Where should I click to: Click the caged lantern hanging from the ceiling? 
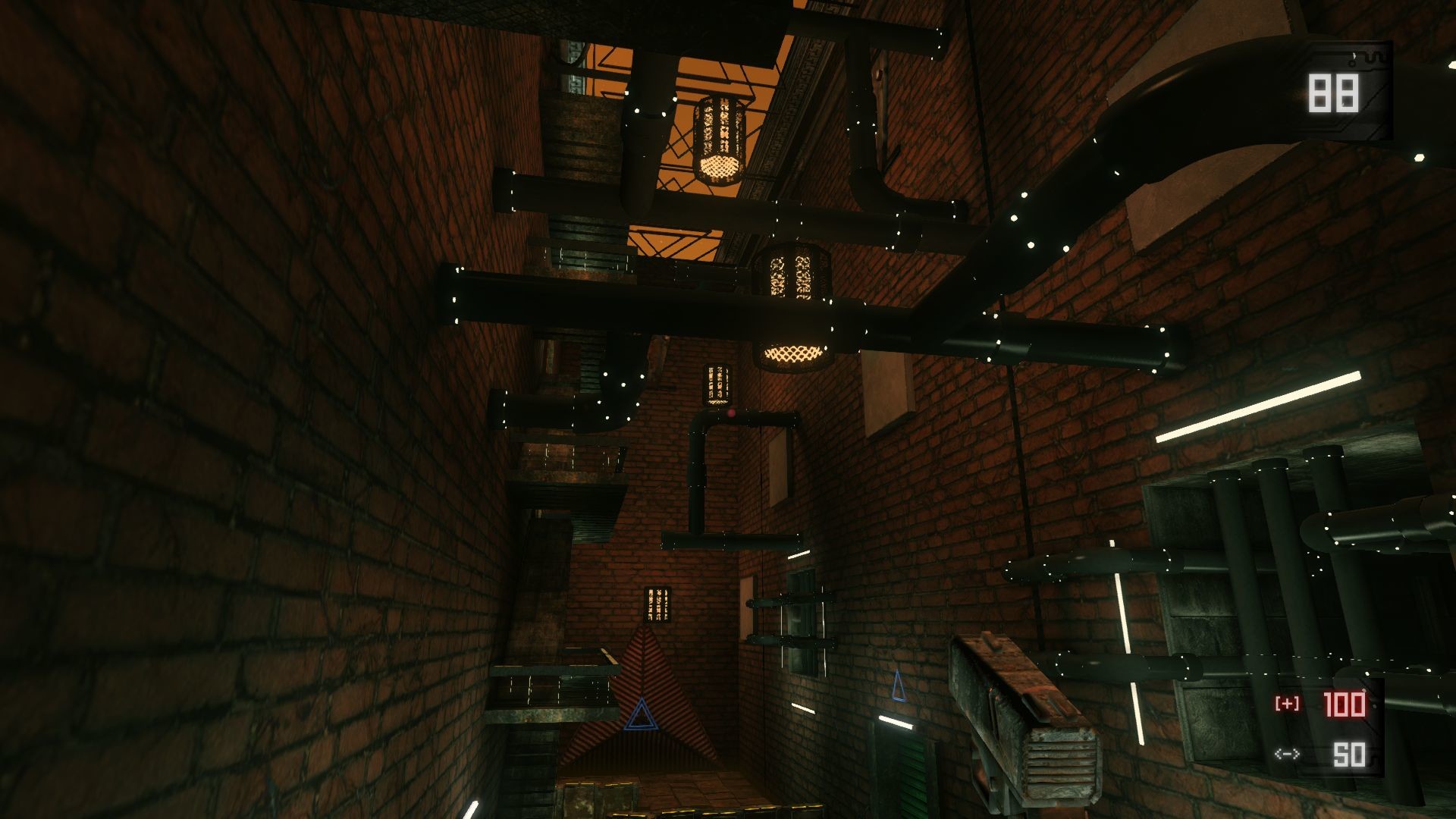[717, 136]
